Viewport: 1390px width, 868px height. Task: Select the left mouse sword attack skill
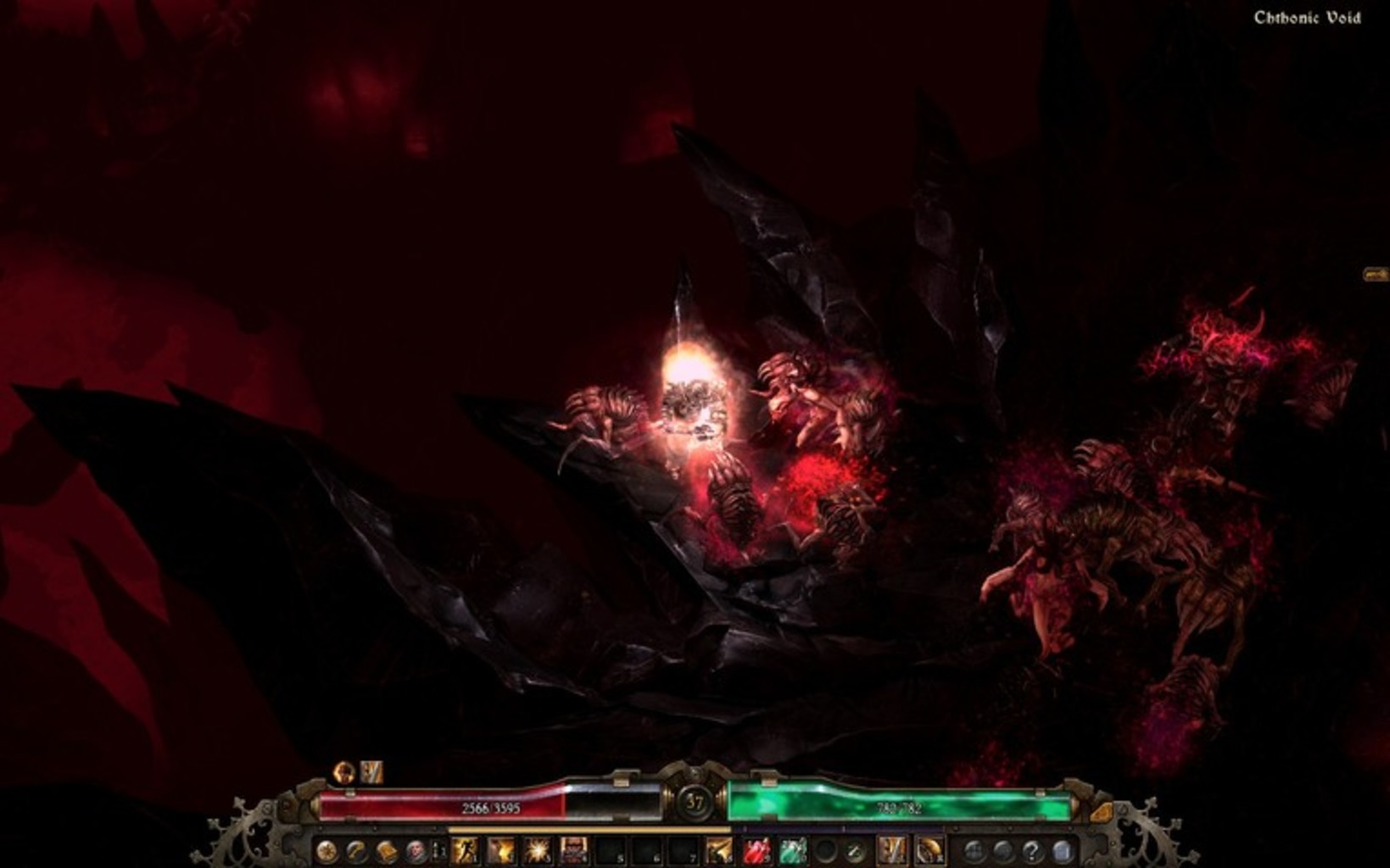coord(891,850)
